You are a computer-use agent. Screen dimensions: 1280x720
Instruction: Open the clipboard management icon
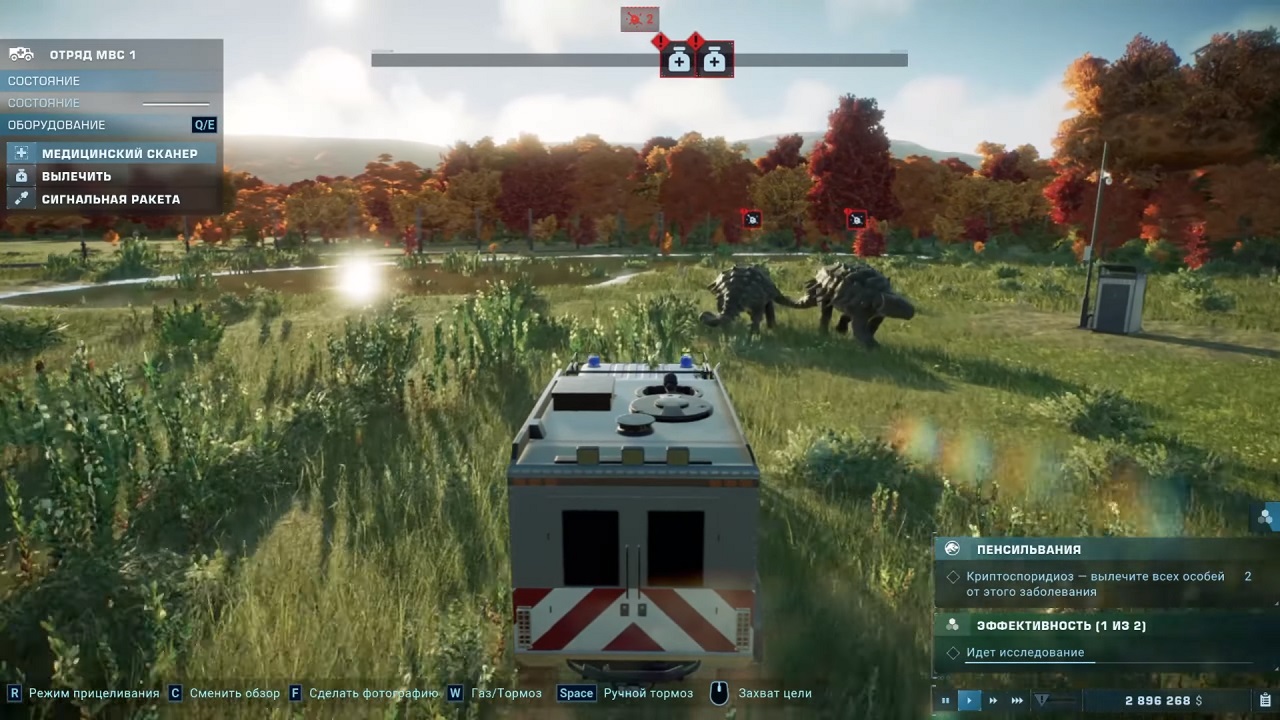click(1265, 701)
